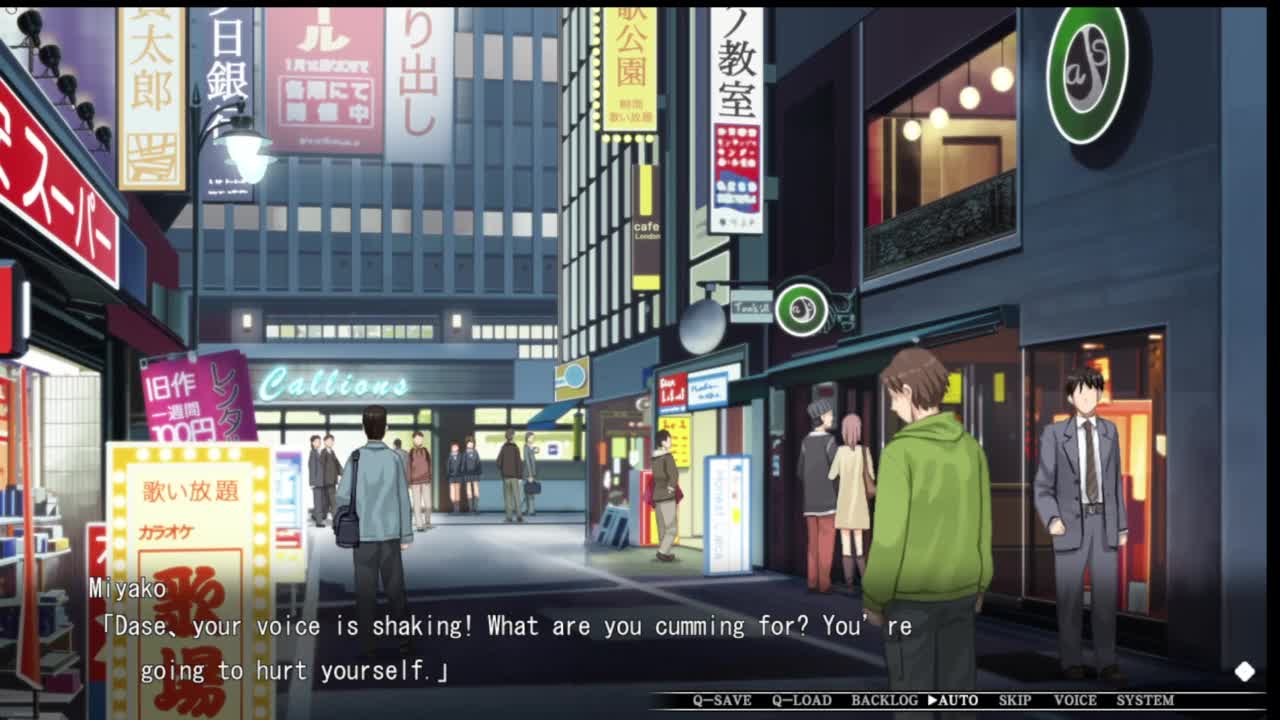Activate the SKIP button
The height and width of the screenshot is (720, 1280).
point(1014,700)
